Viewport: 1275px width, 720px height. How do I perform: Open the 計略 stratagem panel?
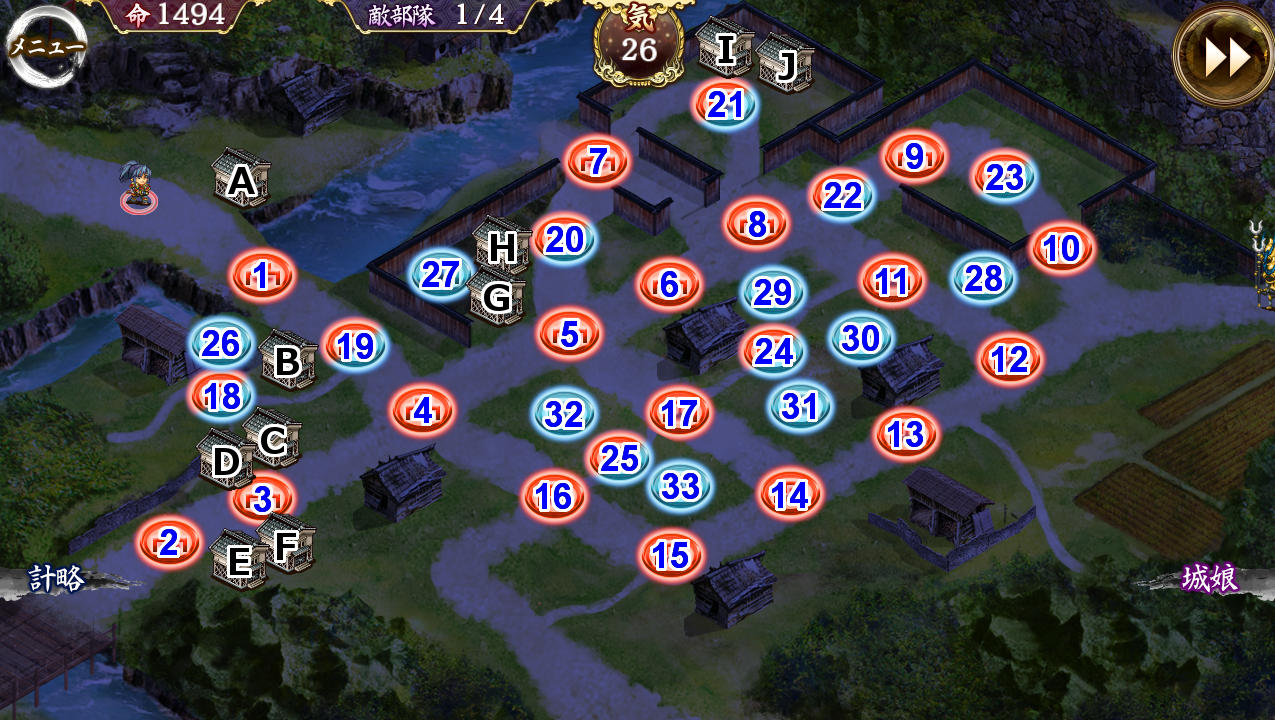[55, 580]
